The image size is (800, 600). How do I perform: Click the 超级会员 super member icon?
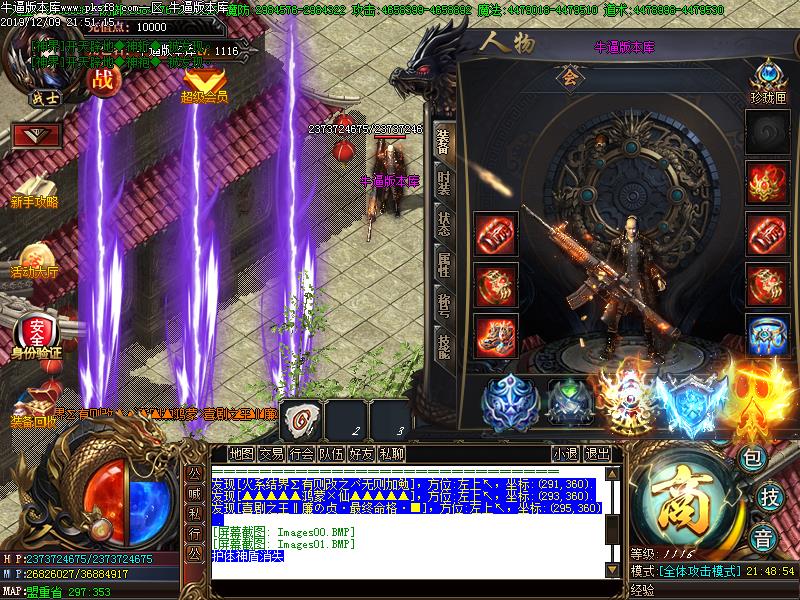tap(204, 83)
